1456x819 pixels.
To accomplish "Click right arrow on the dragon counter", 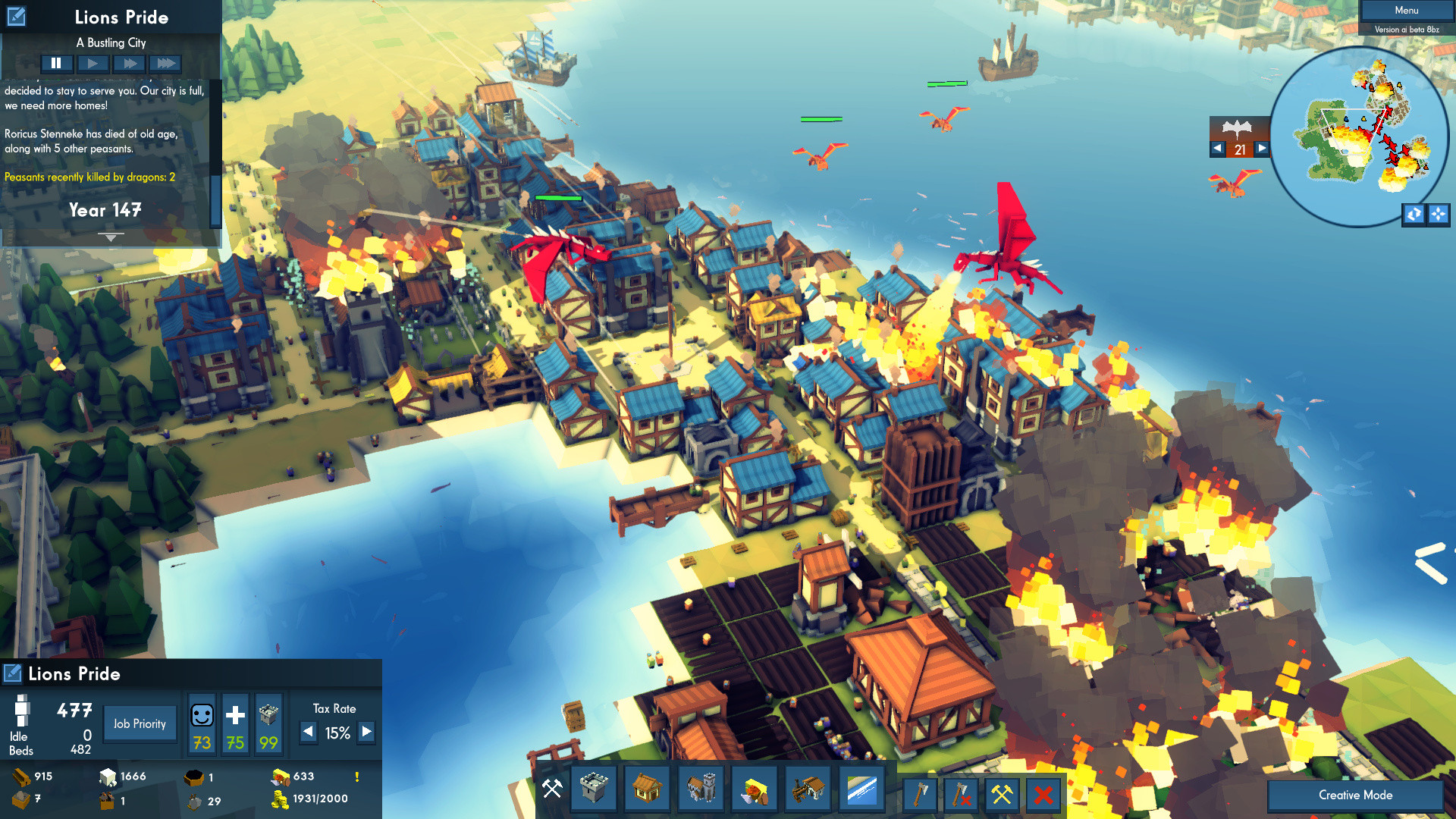I will pyautogui.click(x=1261, y=149).
